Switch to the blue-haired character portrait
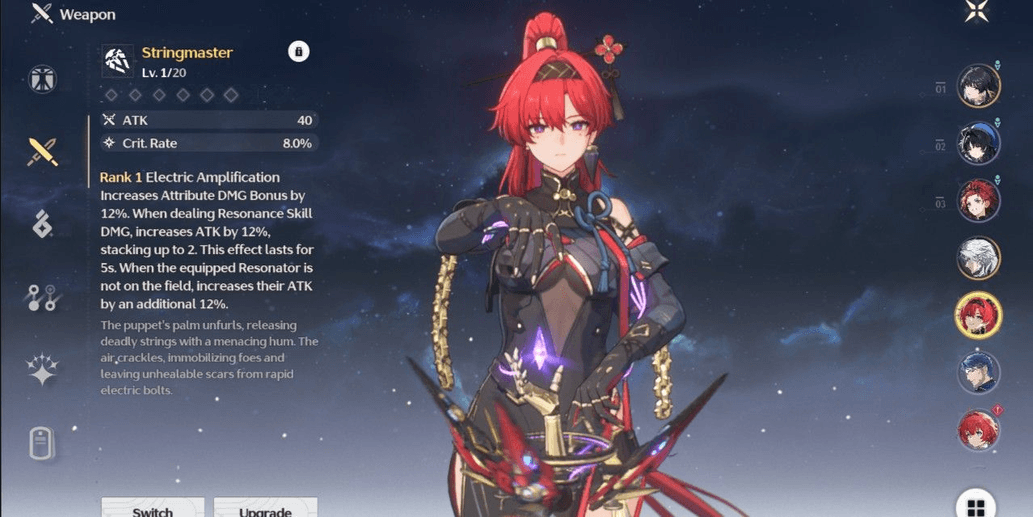 [979, 373]
